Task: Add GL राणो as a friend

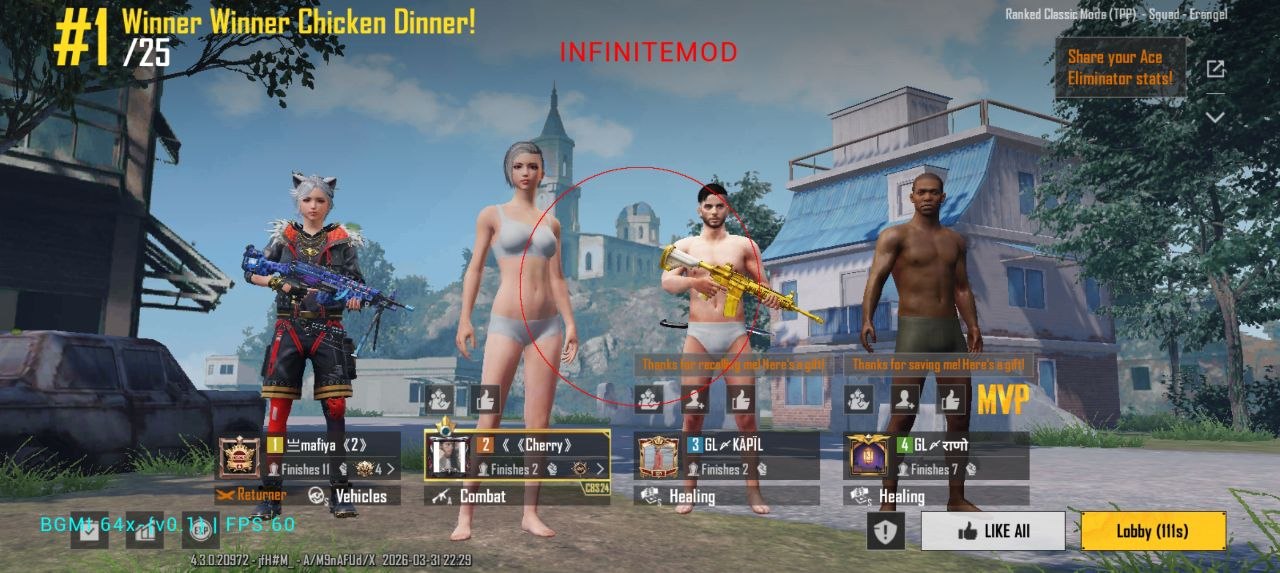Action: (905, 400)
